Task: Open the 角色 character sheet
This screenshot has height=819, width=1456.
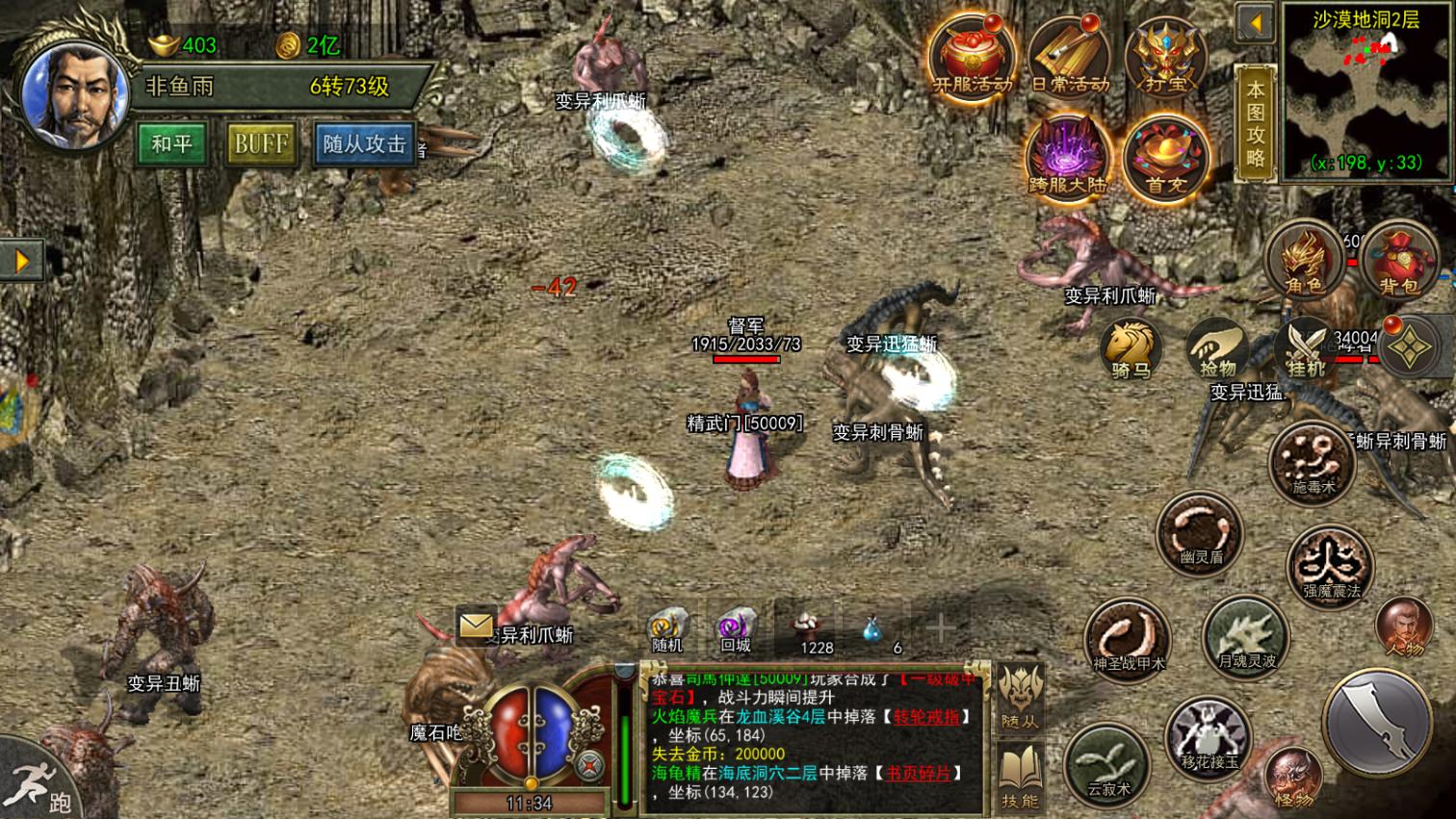Action: point(1305,260)
